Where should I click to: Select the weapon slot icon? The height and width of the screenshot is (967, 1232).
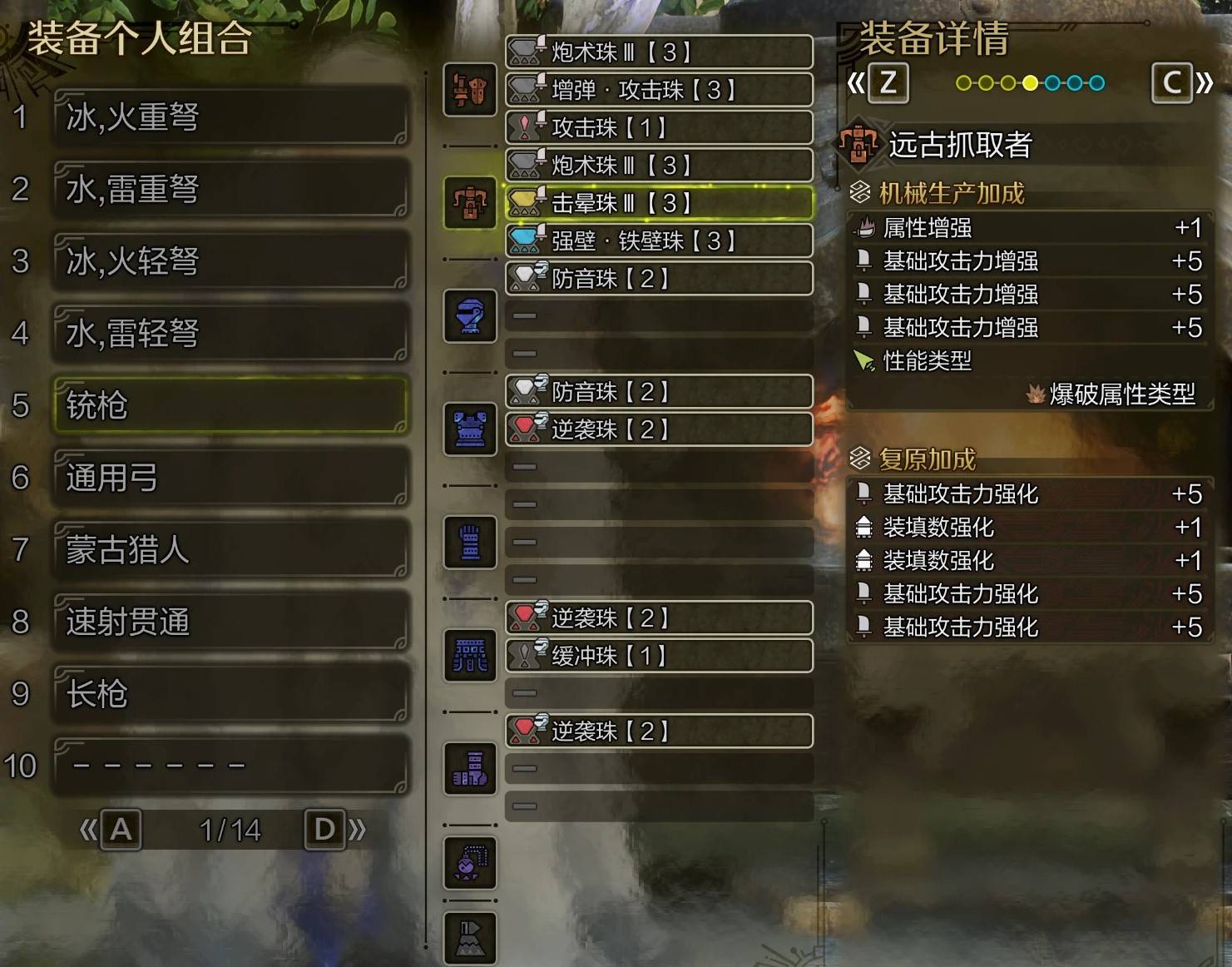coord(470,90)
